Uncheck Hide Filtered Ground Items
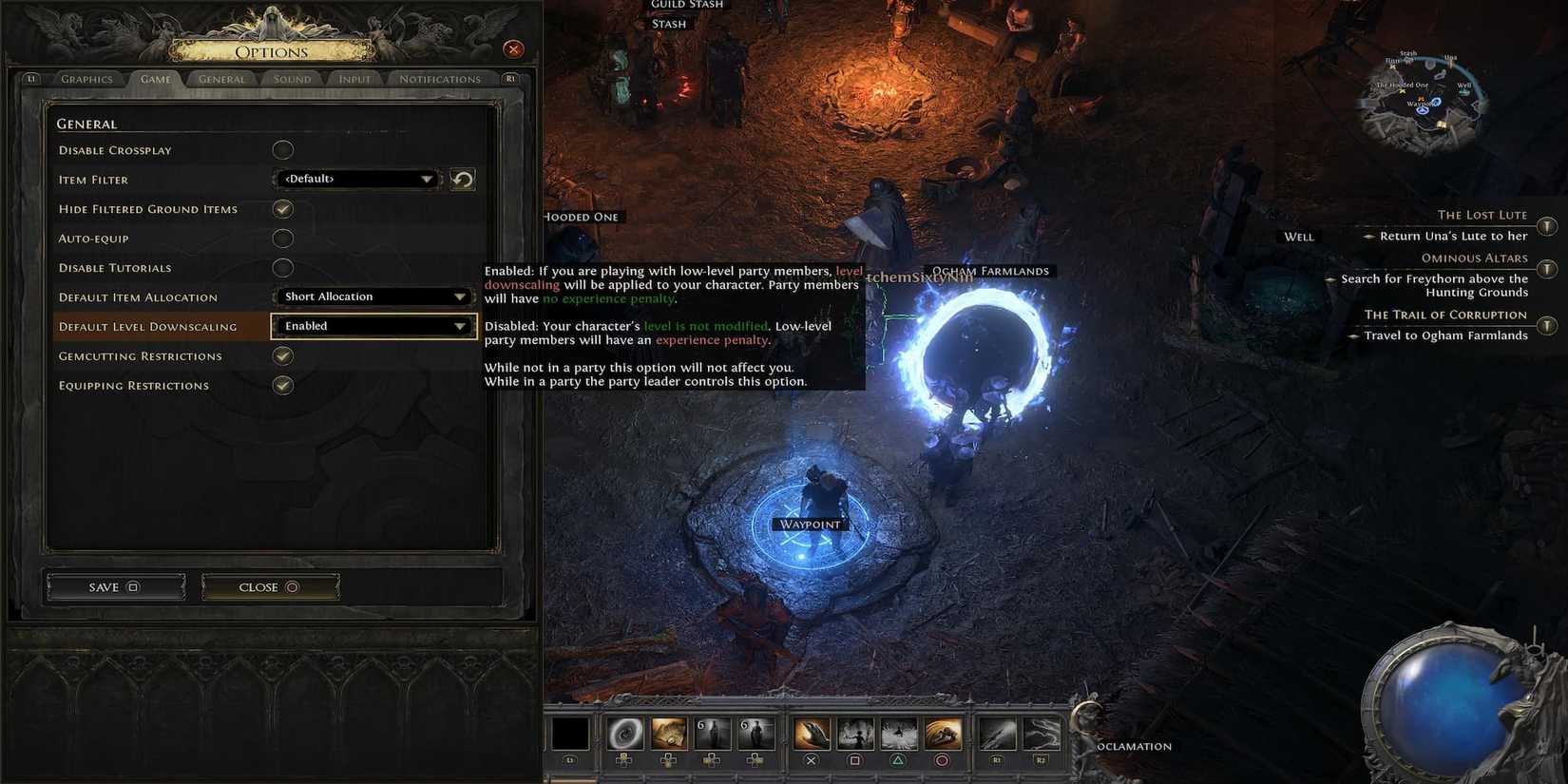This screenshot has height=784, width=1568. [282, 208]
